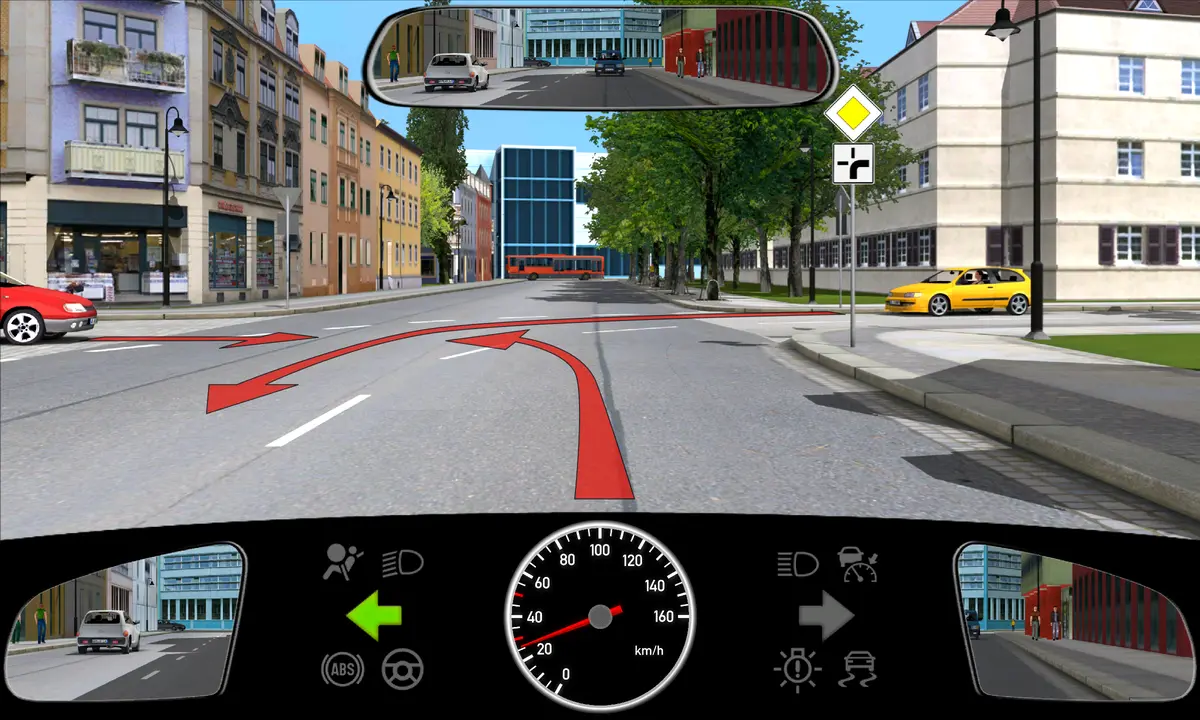Viewport: 1200px width, 720px height.
Task: Click the cruise control car-and-gauge icon
Action: pyautogui.click(x=858, y=564)
